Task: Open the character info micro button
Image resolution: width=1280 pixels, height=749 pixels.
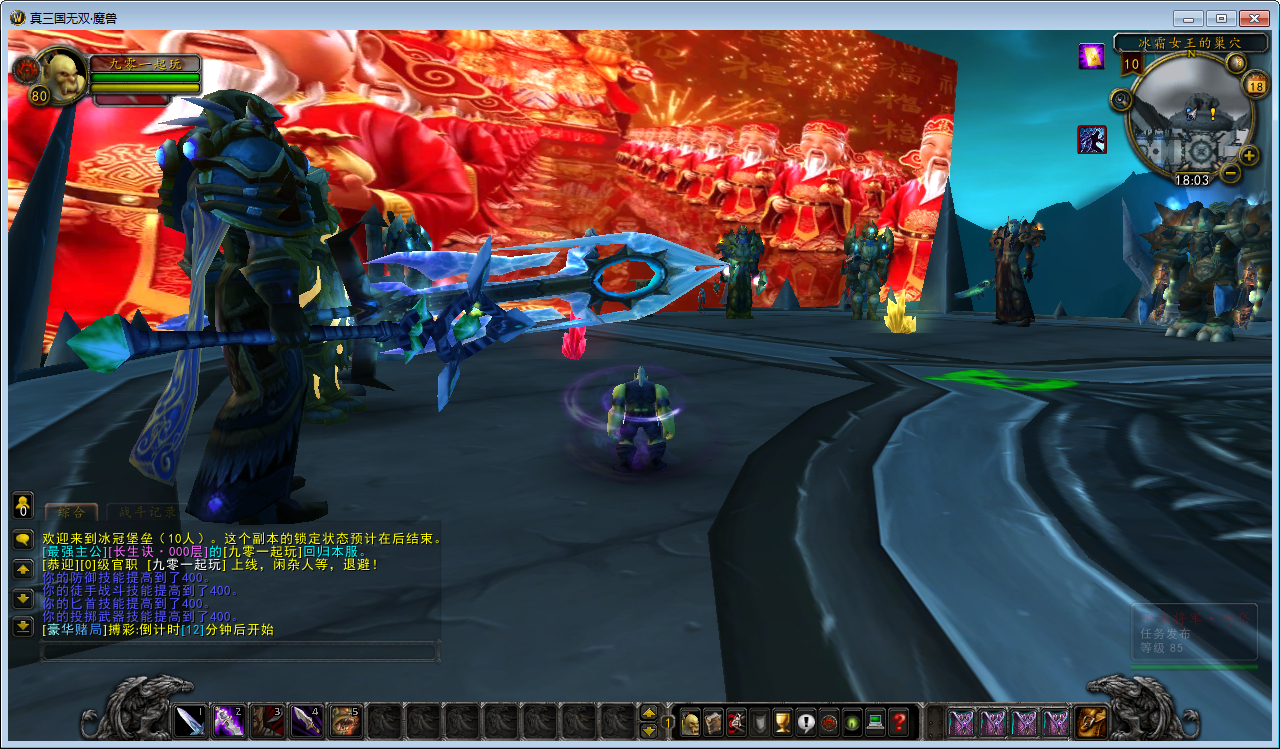Action: tap(690, 721)
